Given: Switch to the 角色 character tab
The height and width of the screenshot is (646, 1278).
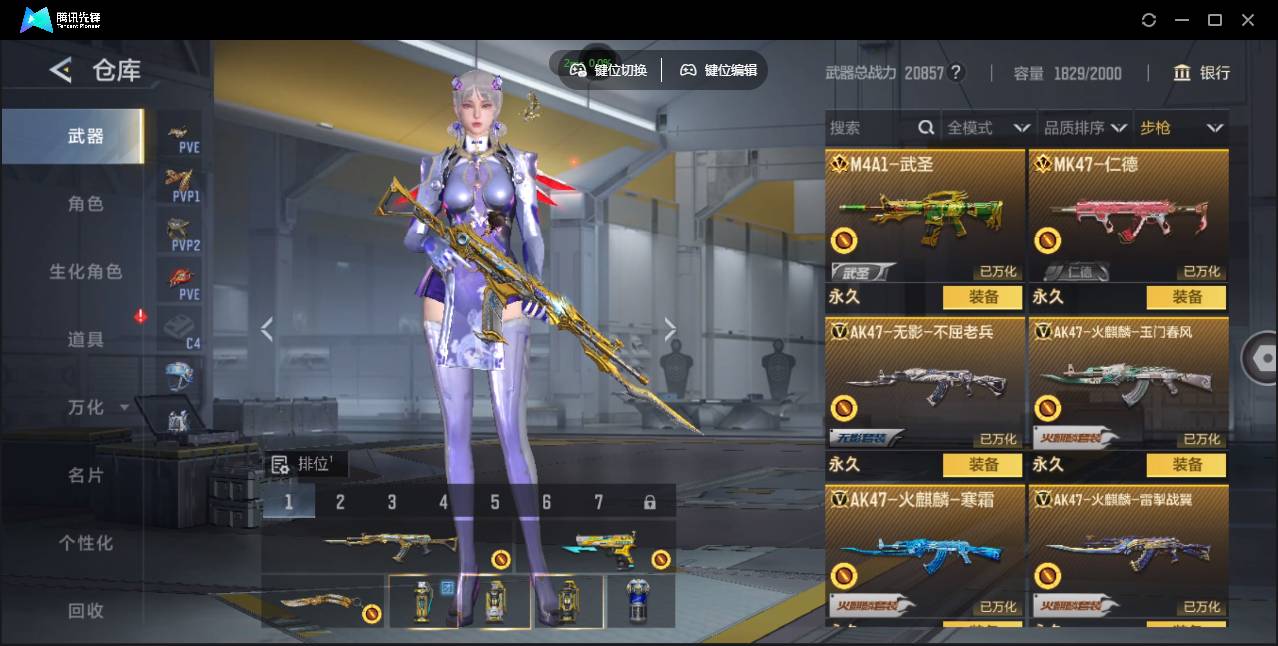Looking at the screenshot, I should point(85,204).
